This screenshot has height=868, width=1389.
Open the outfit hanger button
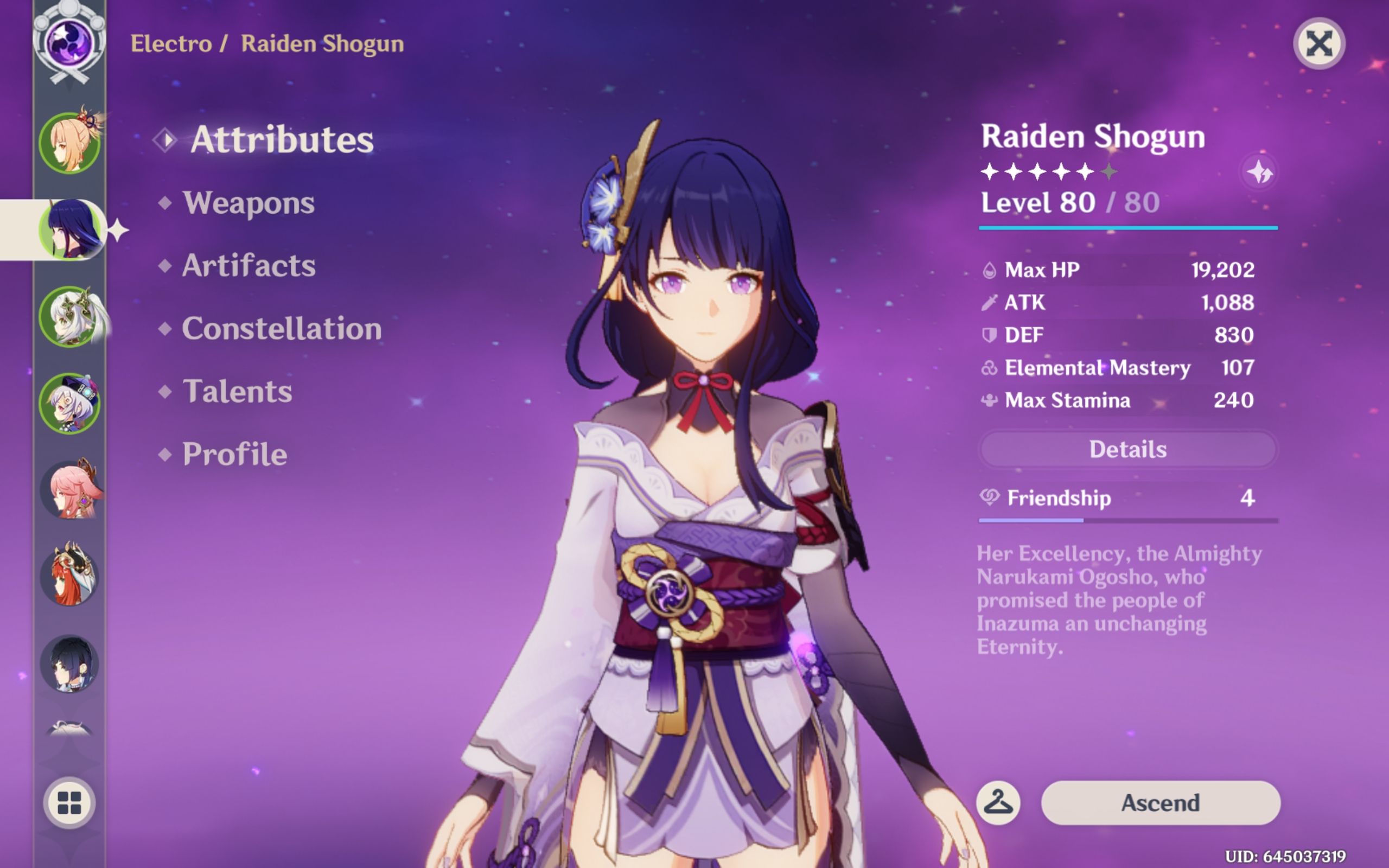[x=998, y=802]
